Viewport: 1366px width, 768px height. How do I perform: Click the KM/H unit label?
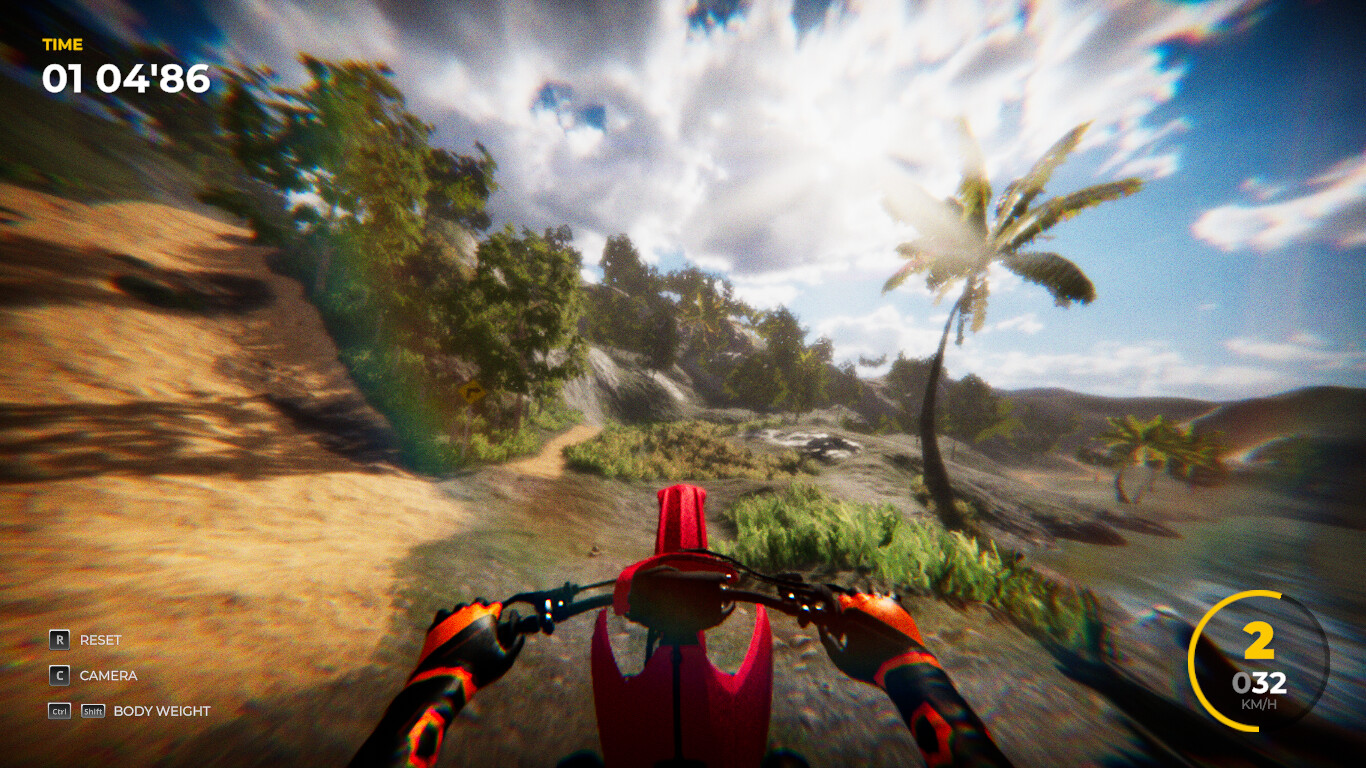pos(1256,703)
